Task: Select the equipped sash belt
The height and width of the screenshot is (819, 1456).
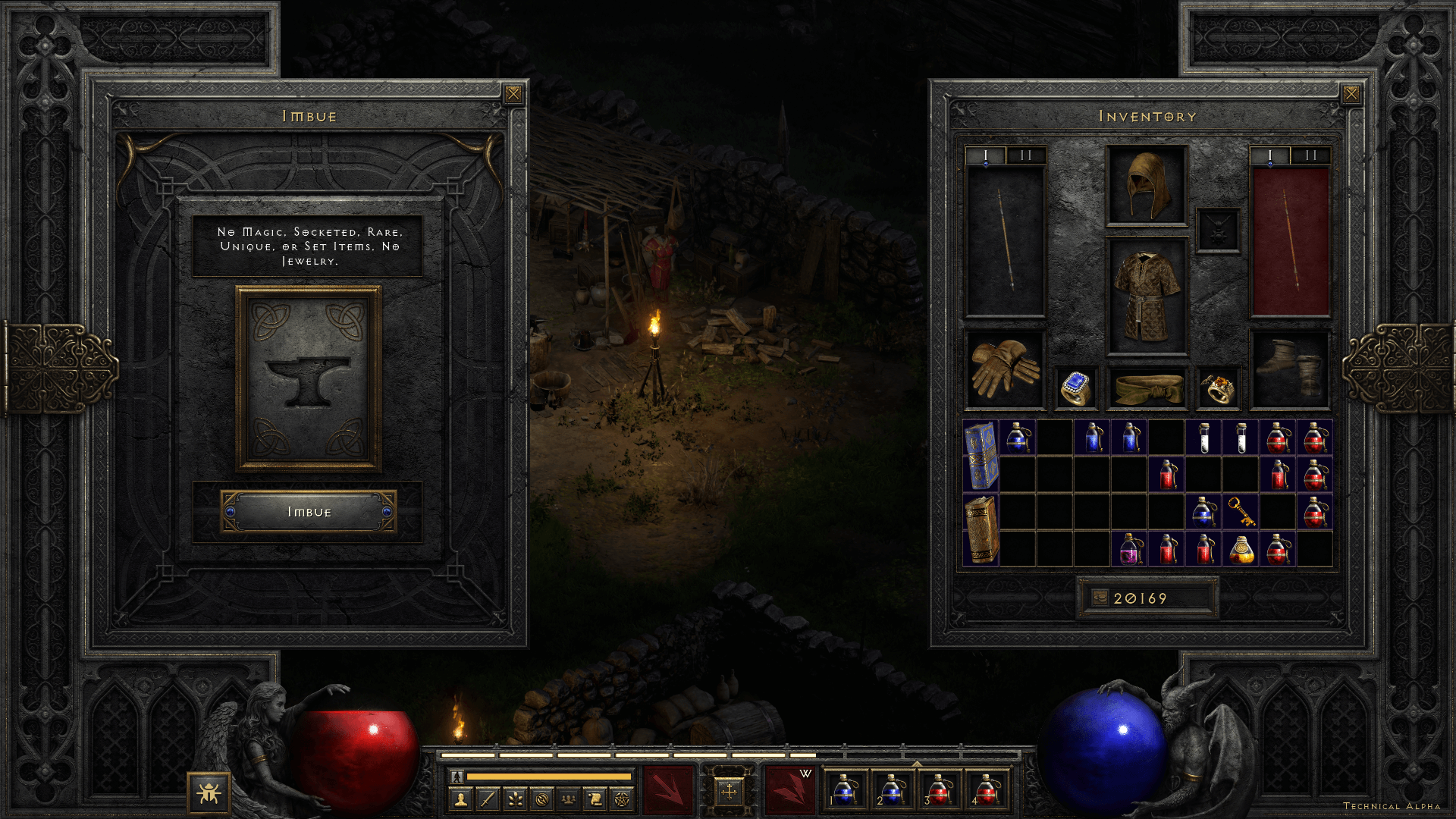Action: coord(1147,388)
